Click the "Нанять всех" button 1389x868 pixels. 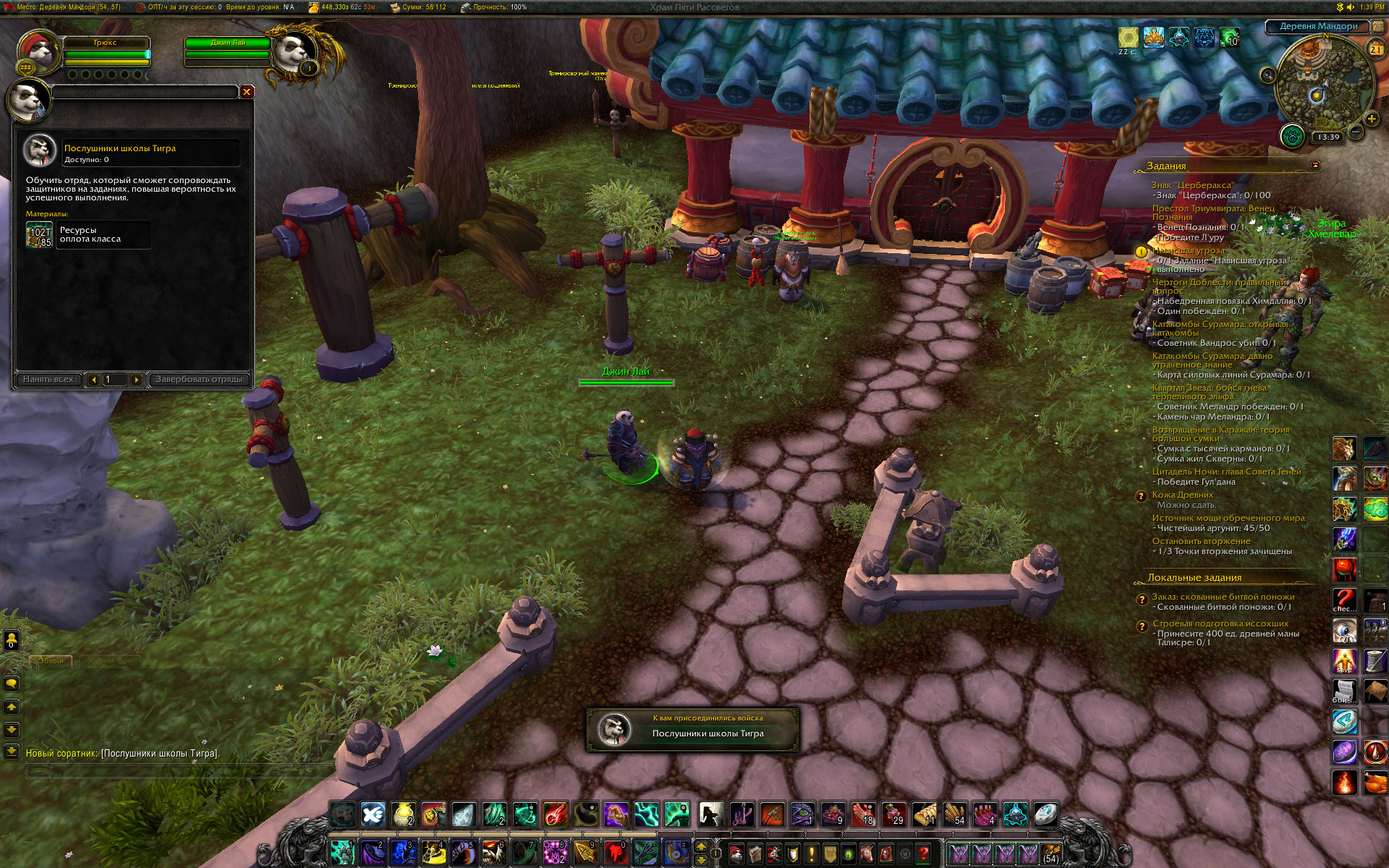(48, 379)
